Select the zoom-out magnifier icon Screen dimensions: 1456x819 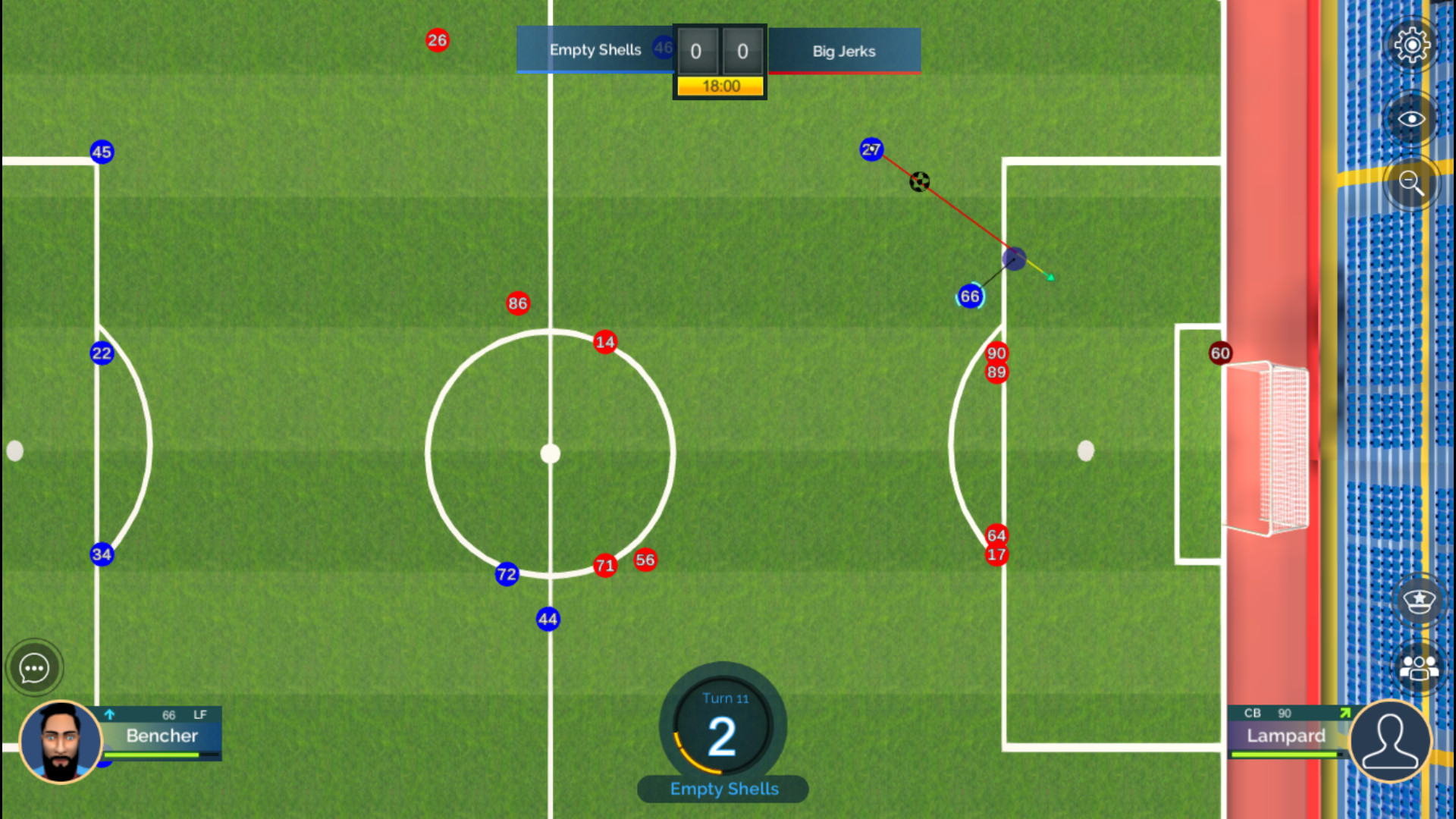(1411, 184)
